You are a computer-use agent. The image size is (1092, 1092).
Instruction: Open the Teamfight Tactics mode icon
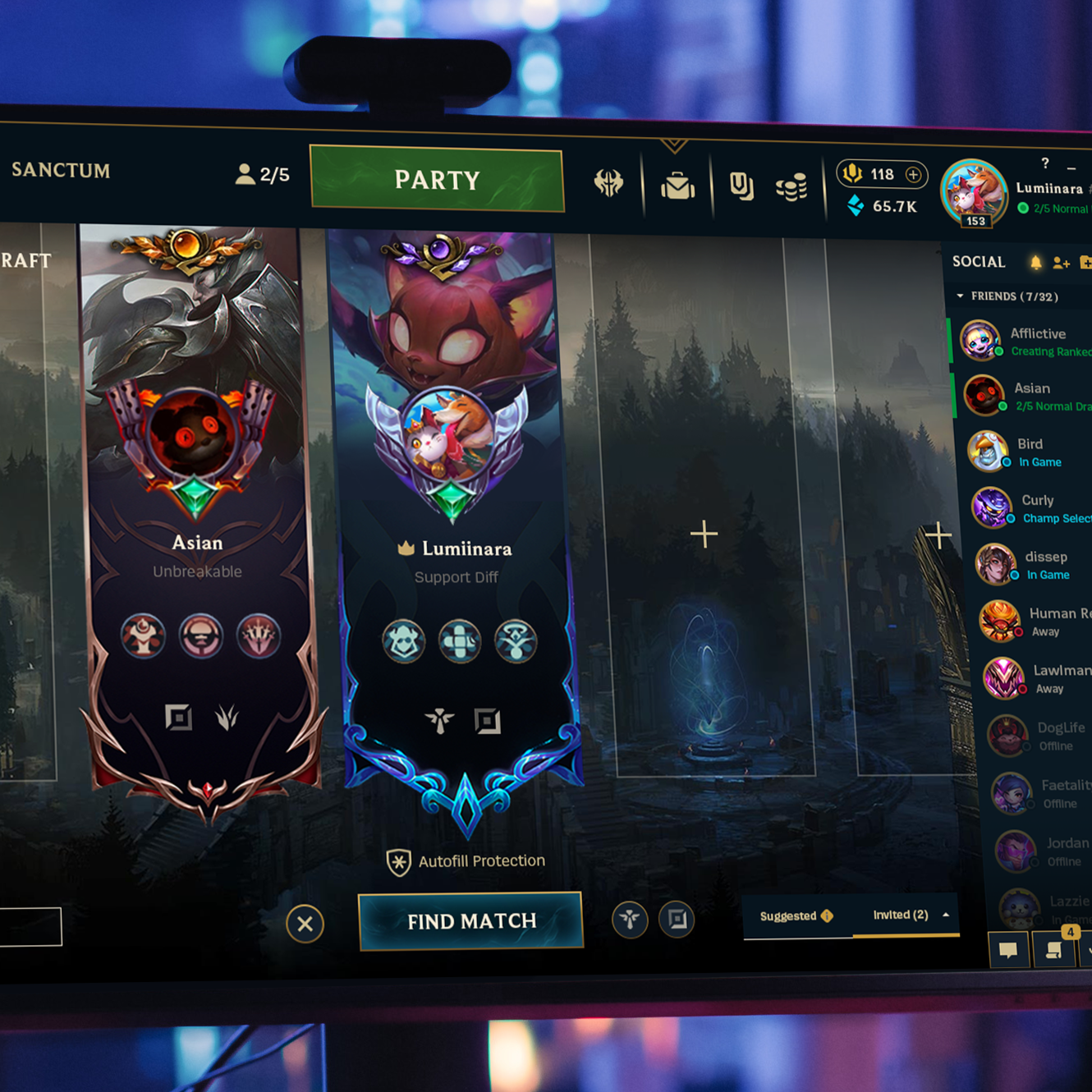(x=609, y=185)
